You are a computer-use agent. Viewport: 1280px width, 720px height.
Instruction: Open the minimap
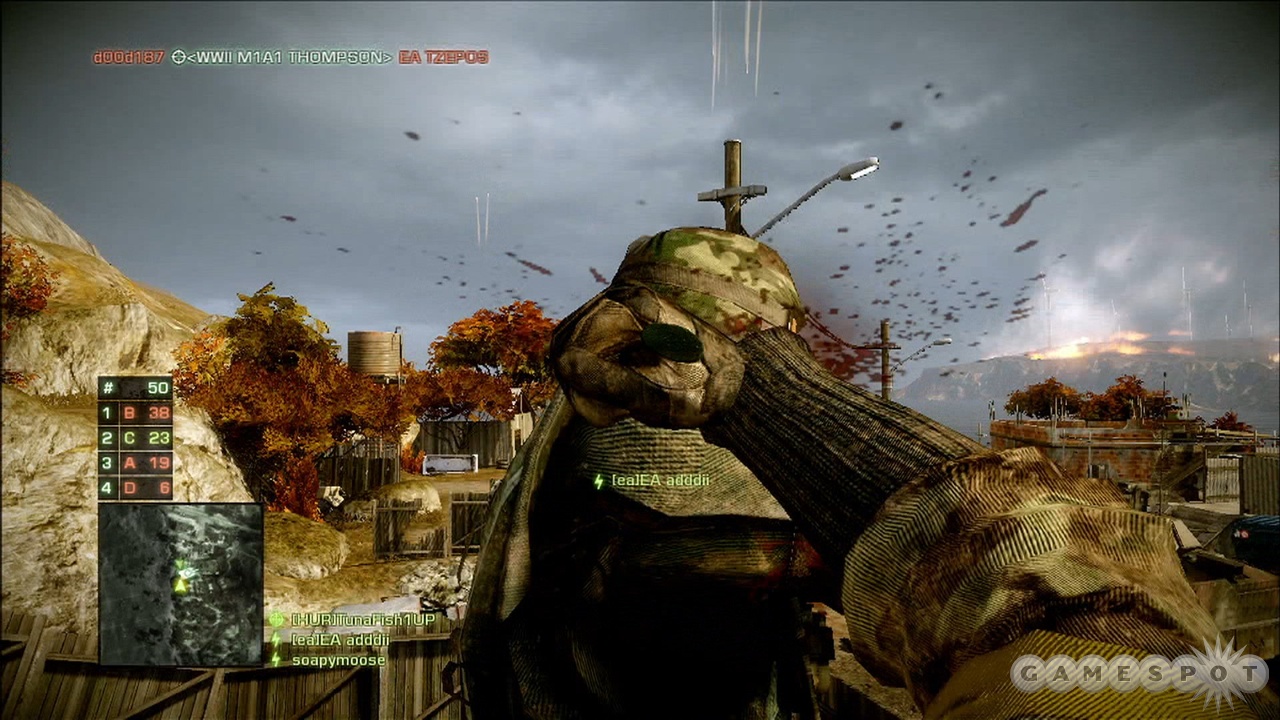tap(180, 584)
